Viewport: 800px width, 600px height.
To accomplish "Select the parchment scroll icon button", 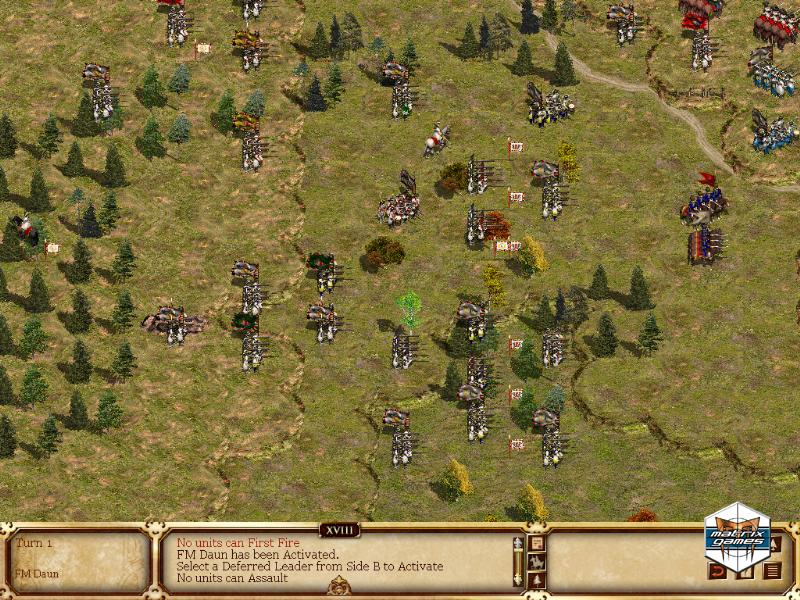I will tap(537, 543).
